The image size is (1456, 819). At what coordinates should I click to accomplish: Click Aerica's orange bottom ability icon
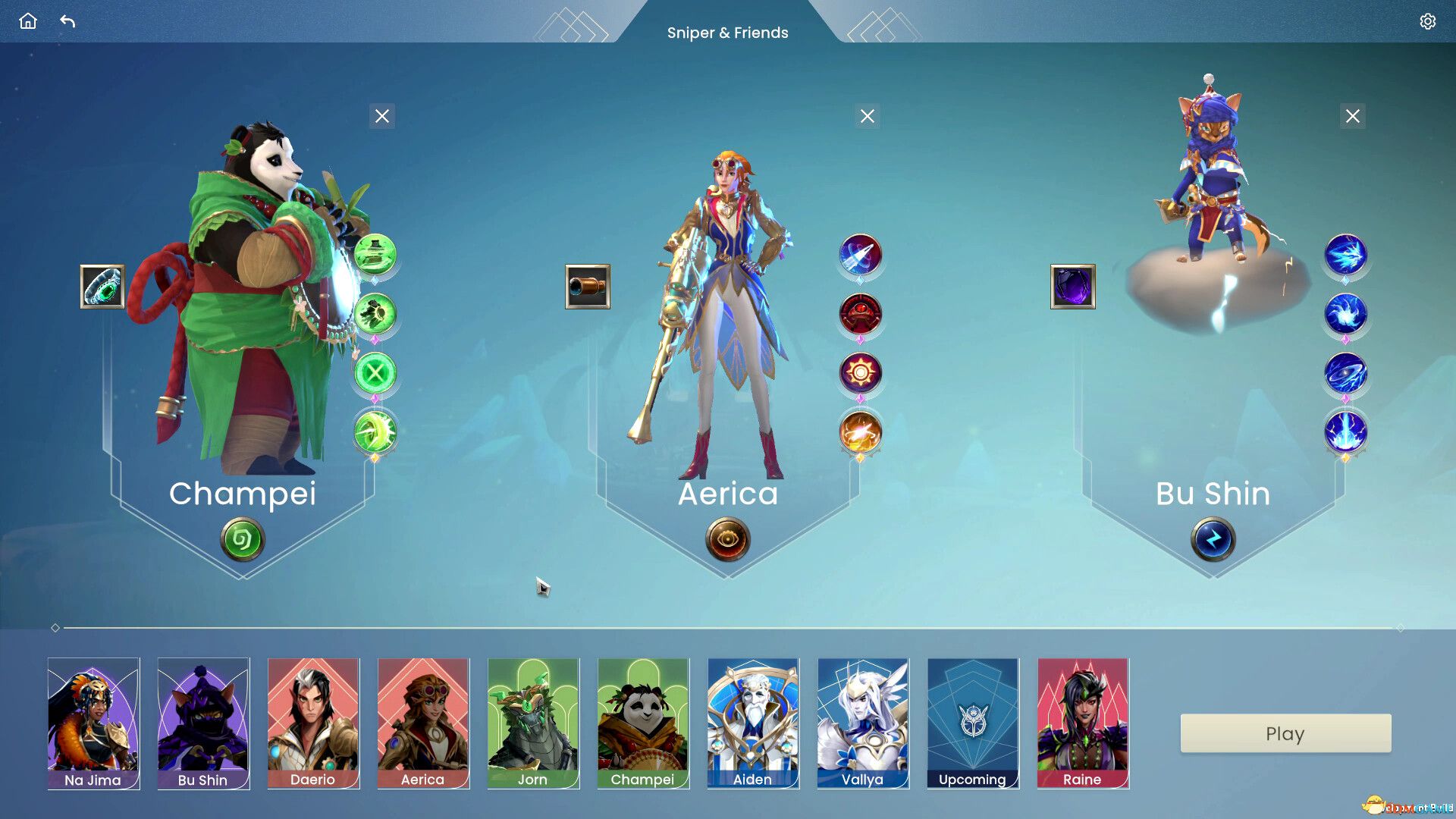coord(861,433)
